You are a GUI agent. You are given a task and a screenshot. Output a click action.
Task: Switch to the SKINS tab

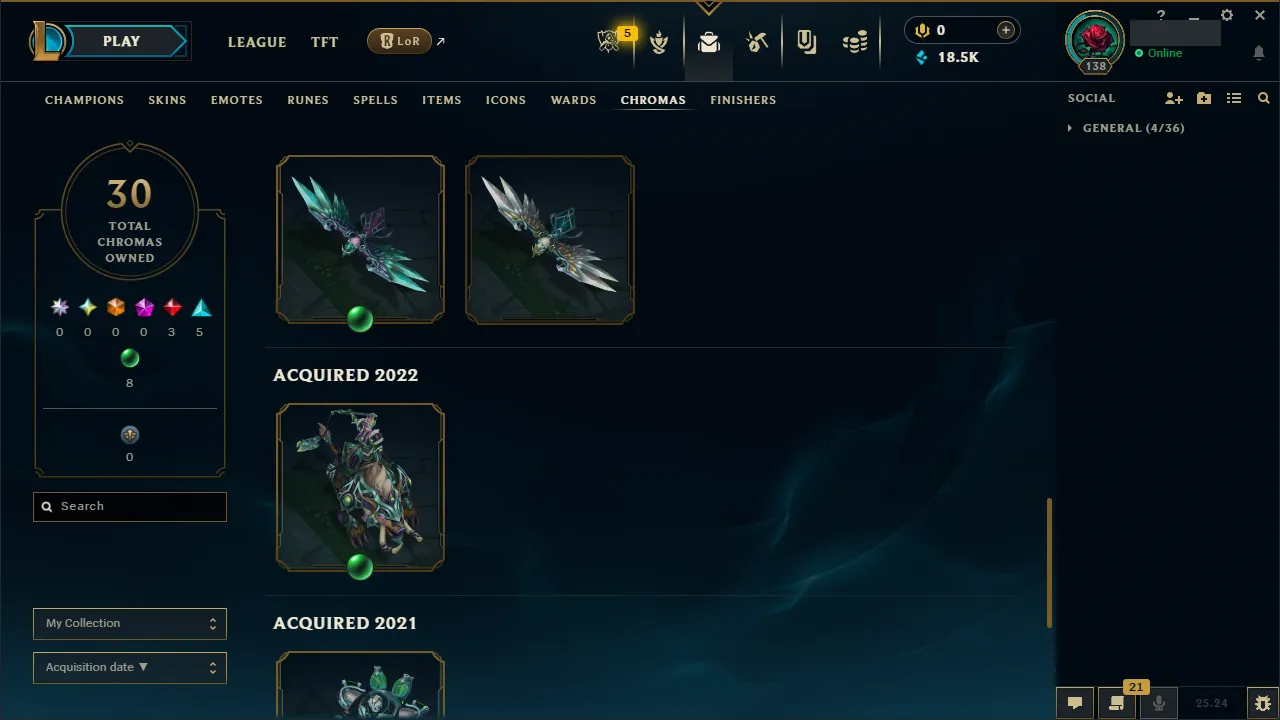(167, 100)
